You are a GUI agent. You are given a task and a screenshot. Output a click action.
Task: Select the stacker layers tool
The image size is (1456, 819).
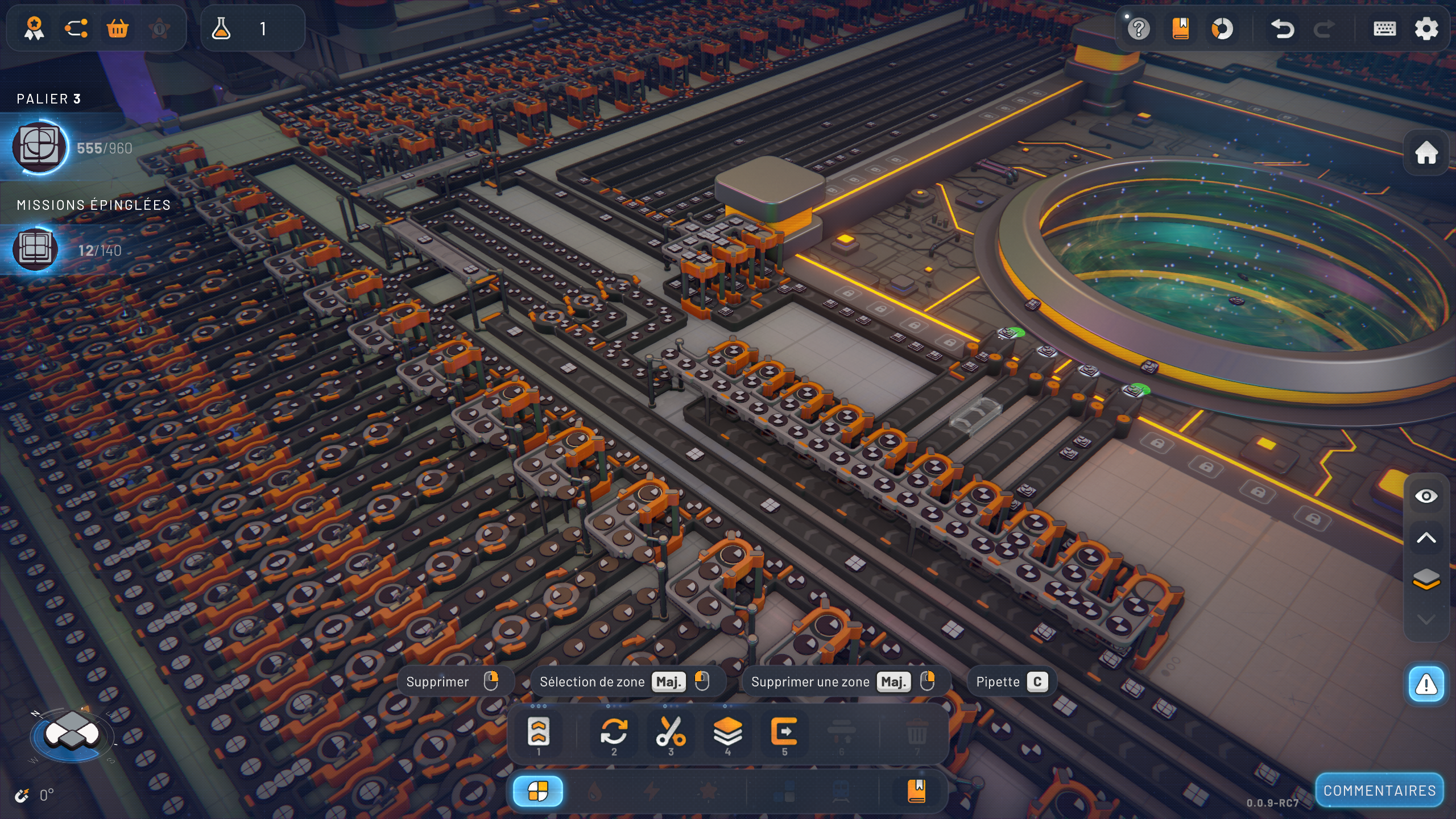click(x=727, y=733)
